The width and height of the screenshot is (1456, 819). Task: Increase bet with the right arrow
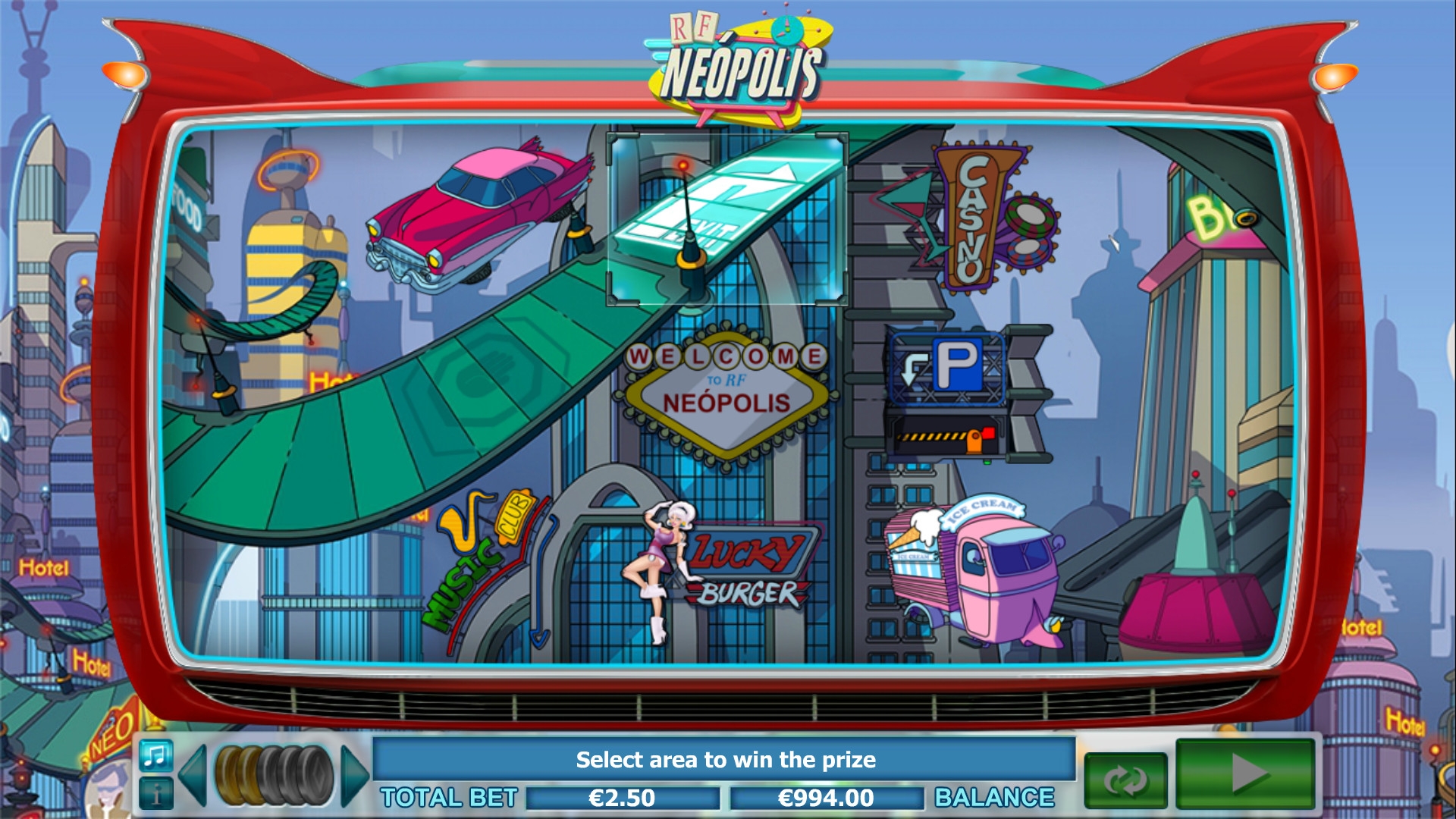pos(354,774)
